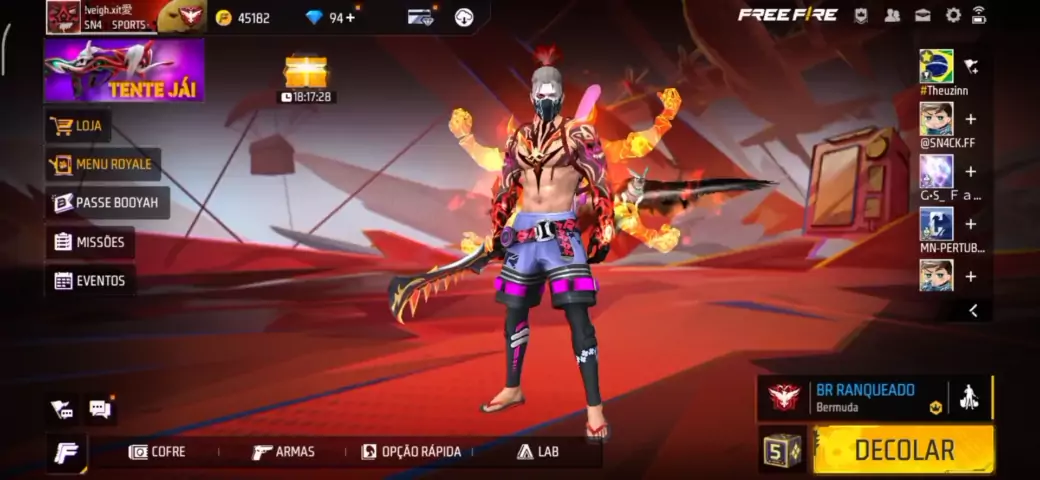Open the settings gear icon
This screenshot has width=1040, height=480.
coord(953,15)
